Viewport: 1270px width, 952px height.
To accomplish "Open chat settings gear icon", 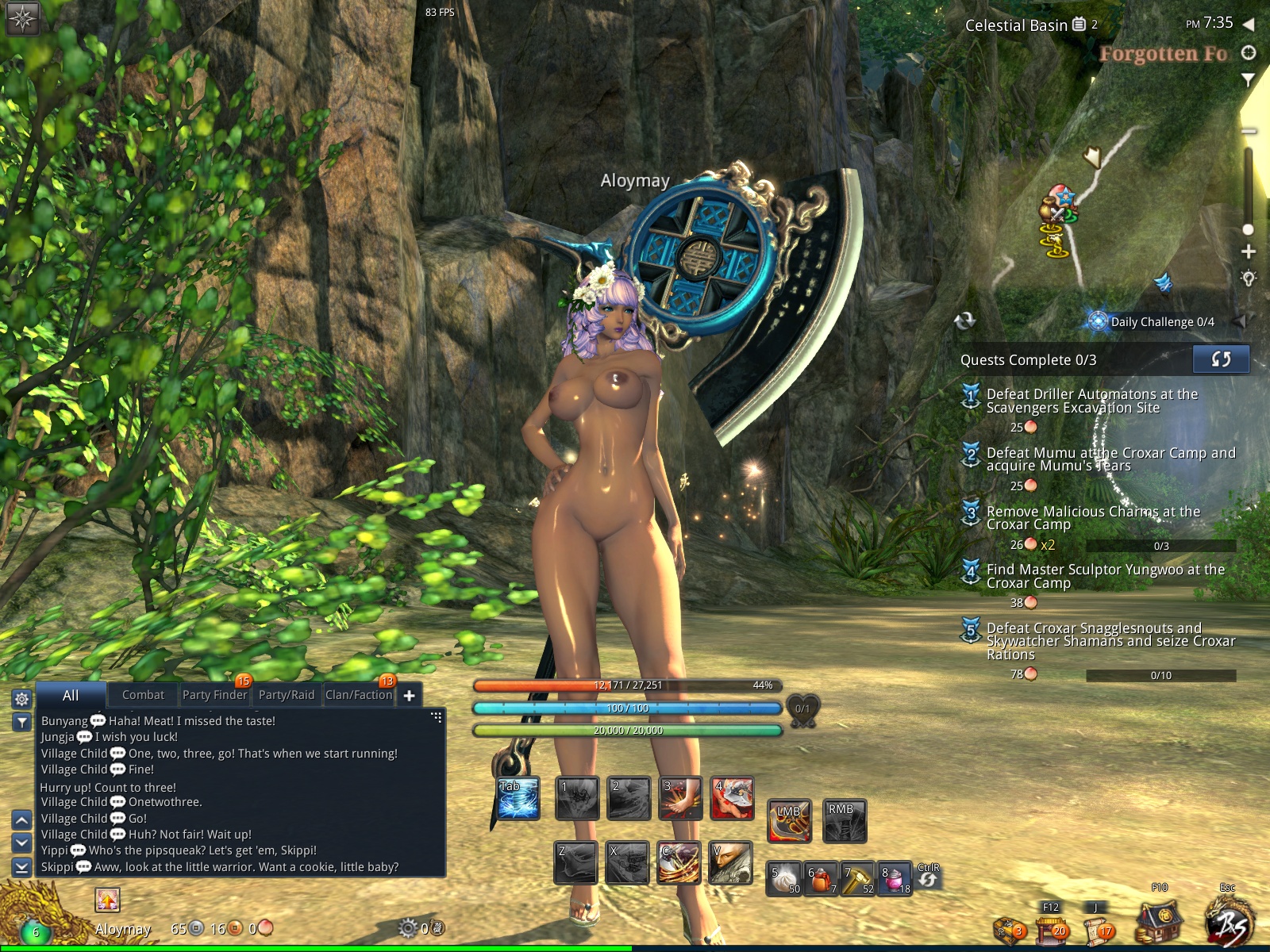I will point(22,699).
